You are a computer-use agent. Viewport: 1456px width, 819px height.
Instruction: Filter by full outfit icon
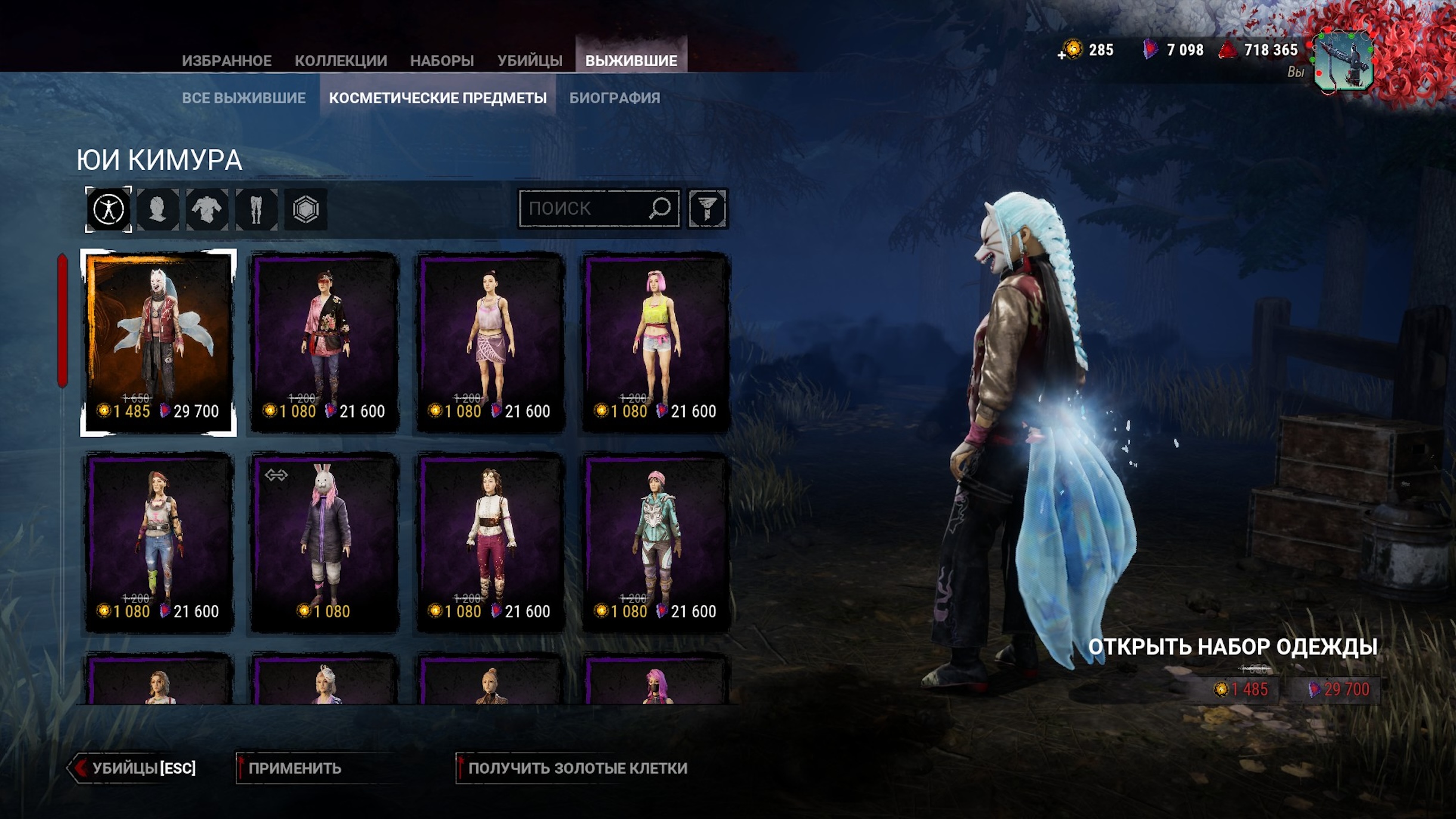pos(109,209)
